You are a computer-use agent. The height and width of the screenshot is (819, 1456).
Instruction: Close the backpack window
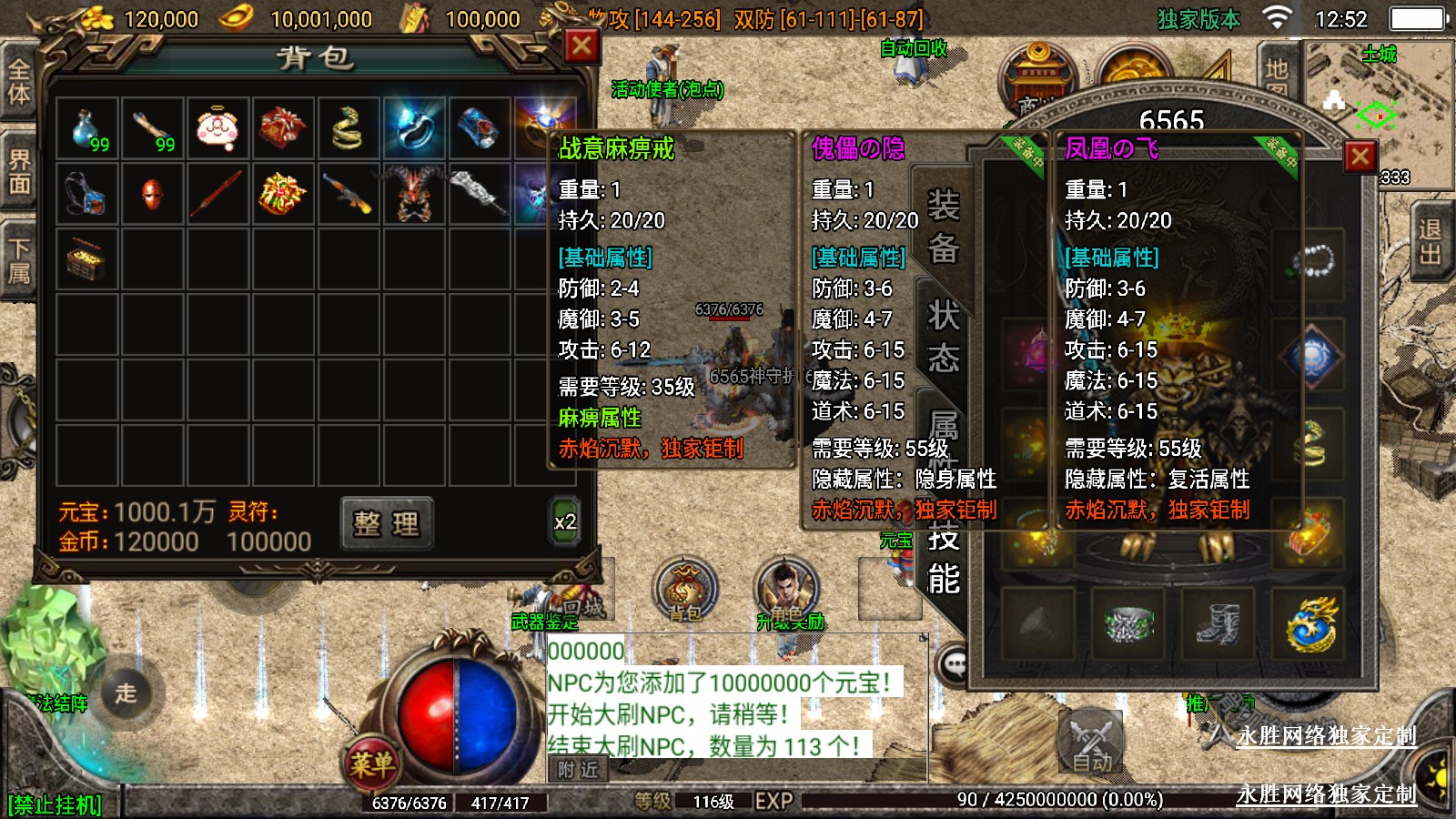[x=581, y=46]
